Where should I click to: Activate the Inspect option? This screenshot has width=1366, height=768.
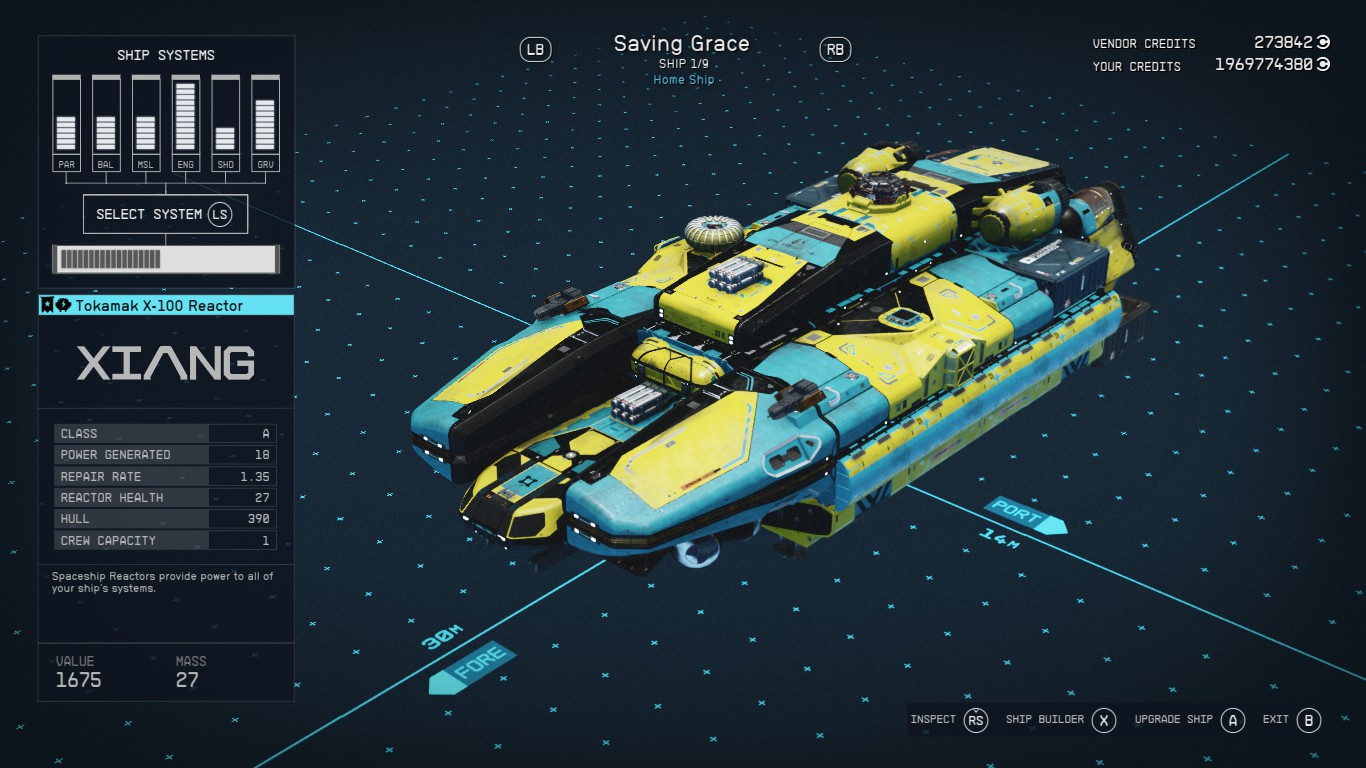tap(948, 720)
